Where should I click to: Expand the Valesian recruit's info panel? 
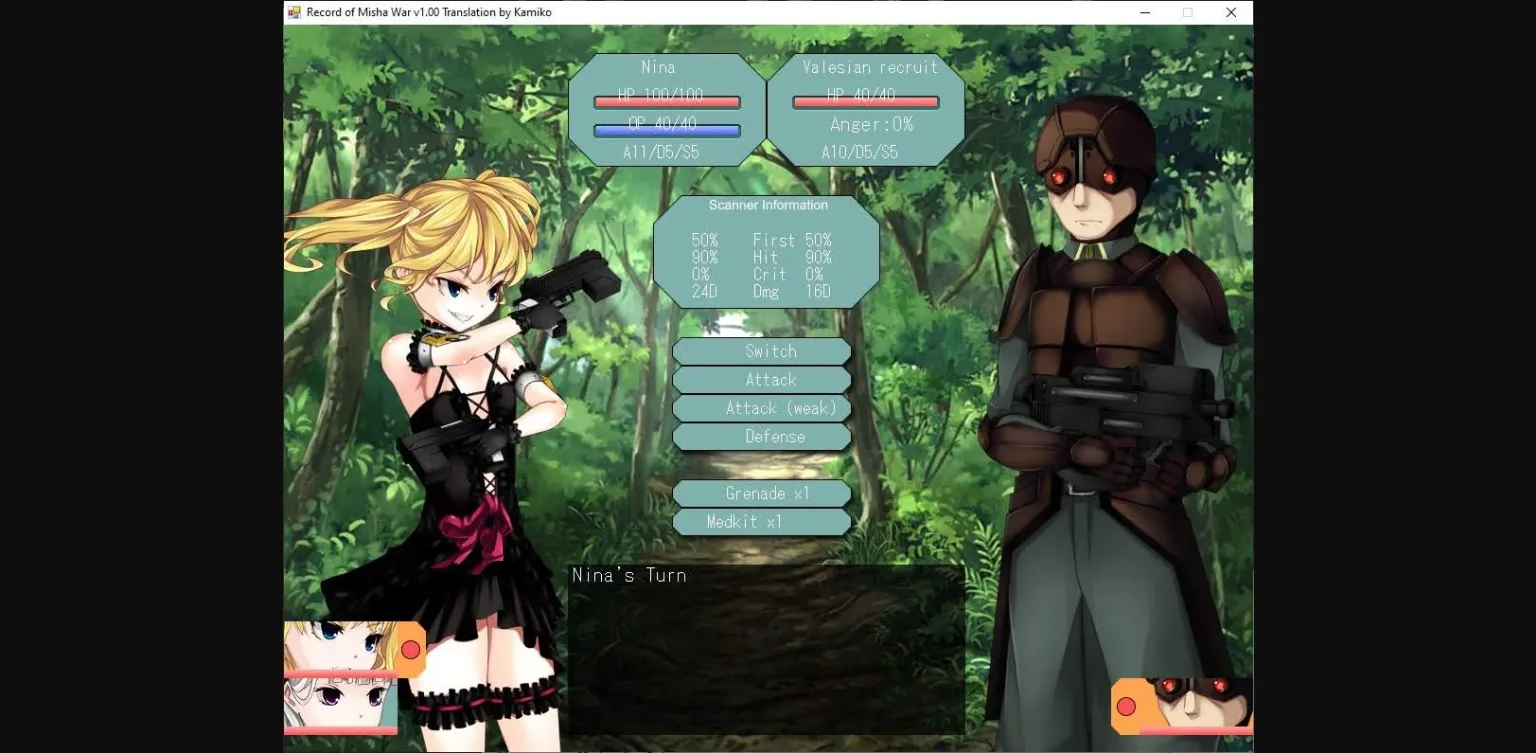(868, 110)
